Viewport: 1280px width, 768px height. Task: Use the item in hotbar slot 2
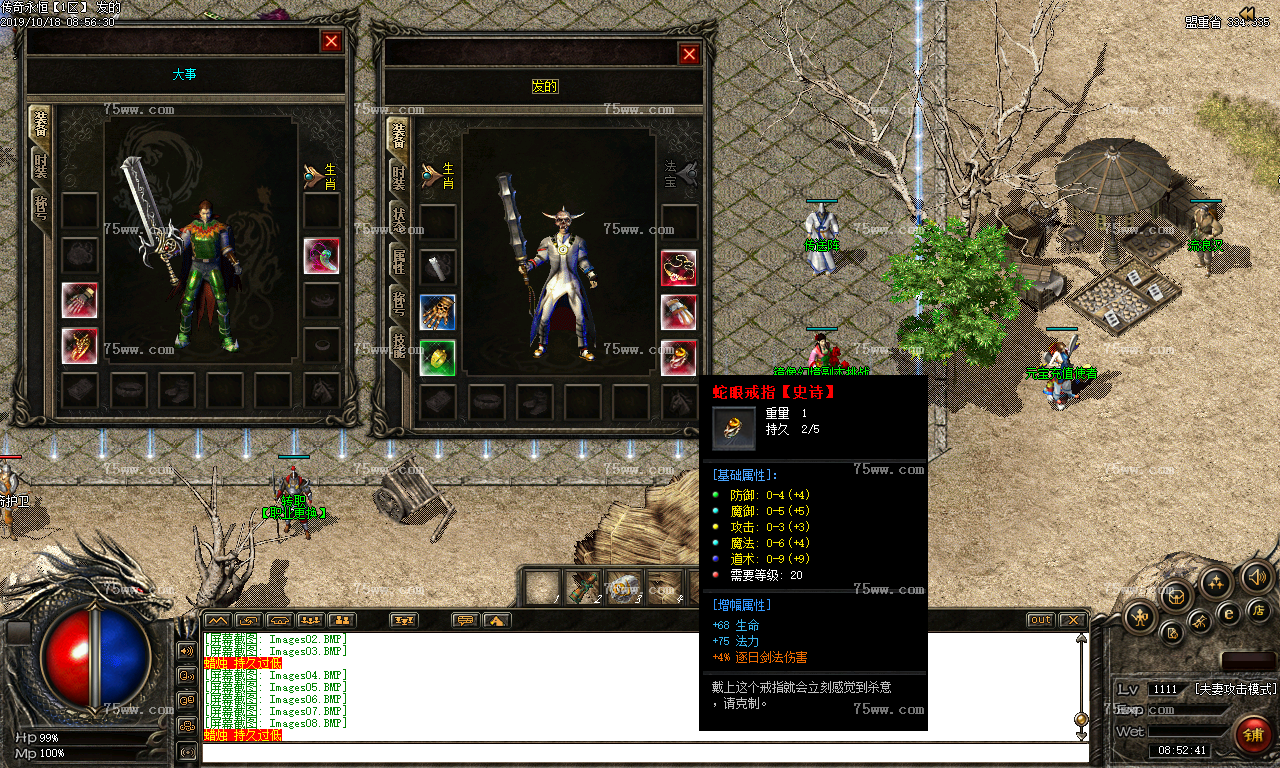click(583, 587)
